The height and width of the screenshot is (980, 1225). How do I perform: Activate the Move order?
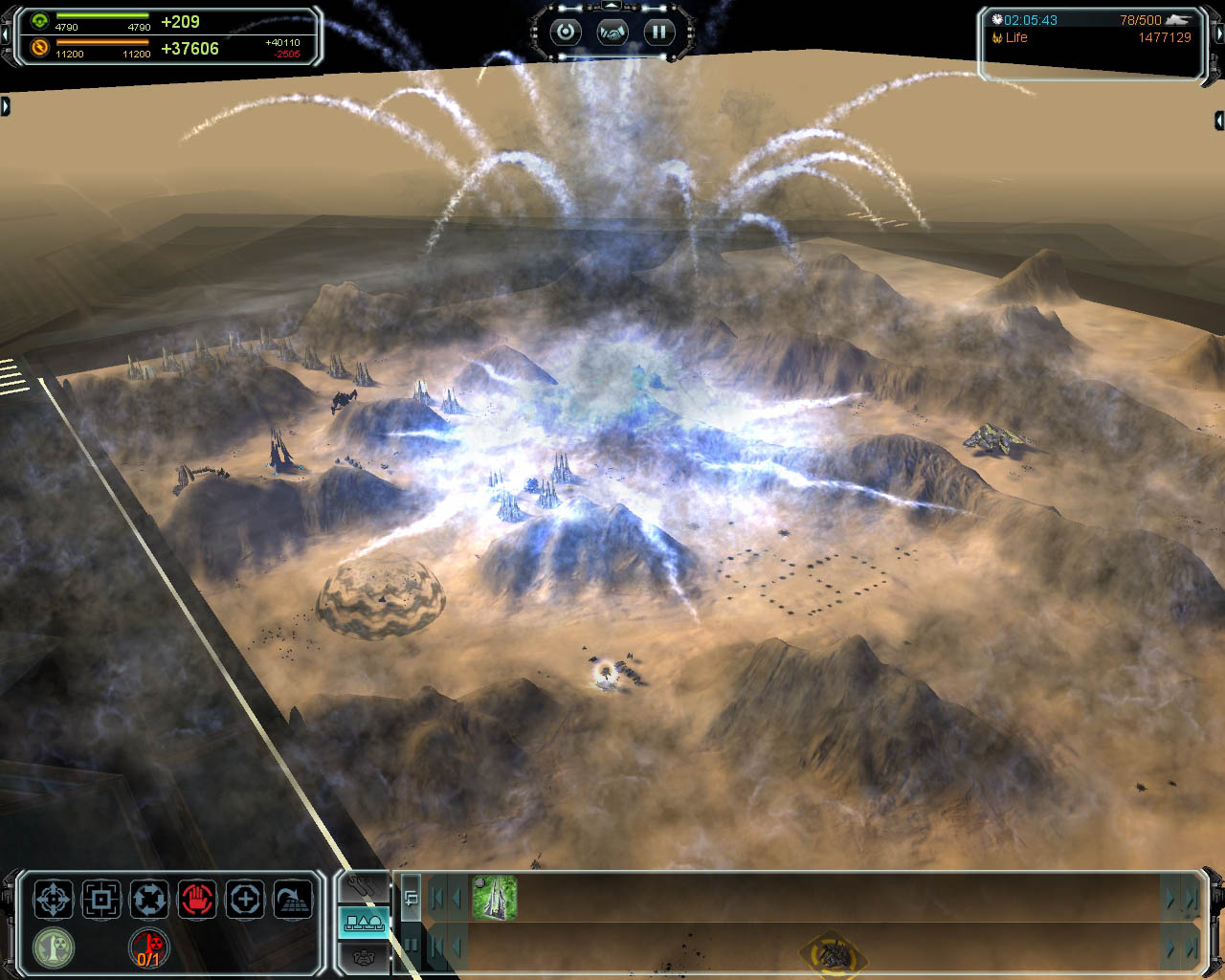pos(54,900)
